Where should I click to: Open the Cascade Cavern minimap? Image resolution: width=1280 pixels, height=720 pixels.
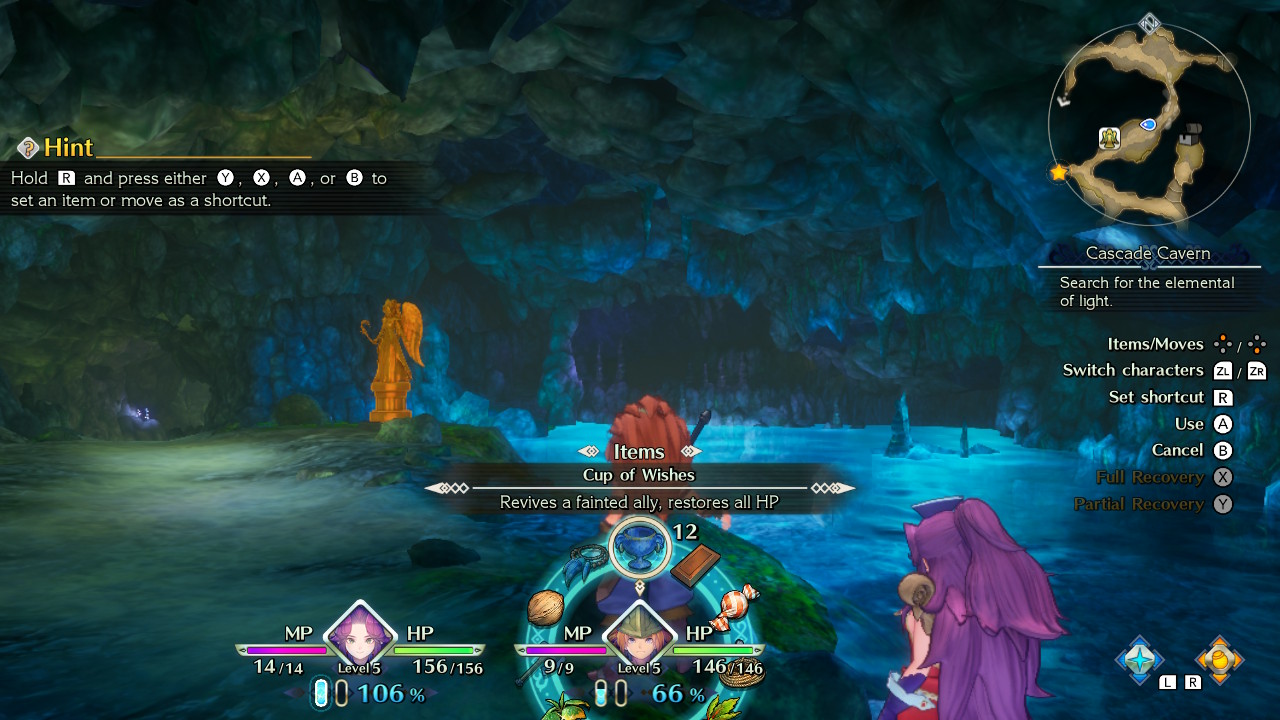point(1149,124)
